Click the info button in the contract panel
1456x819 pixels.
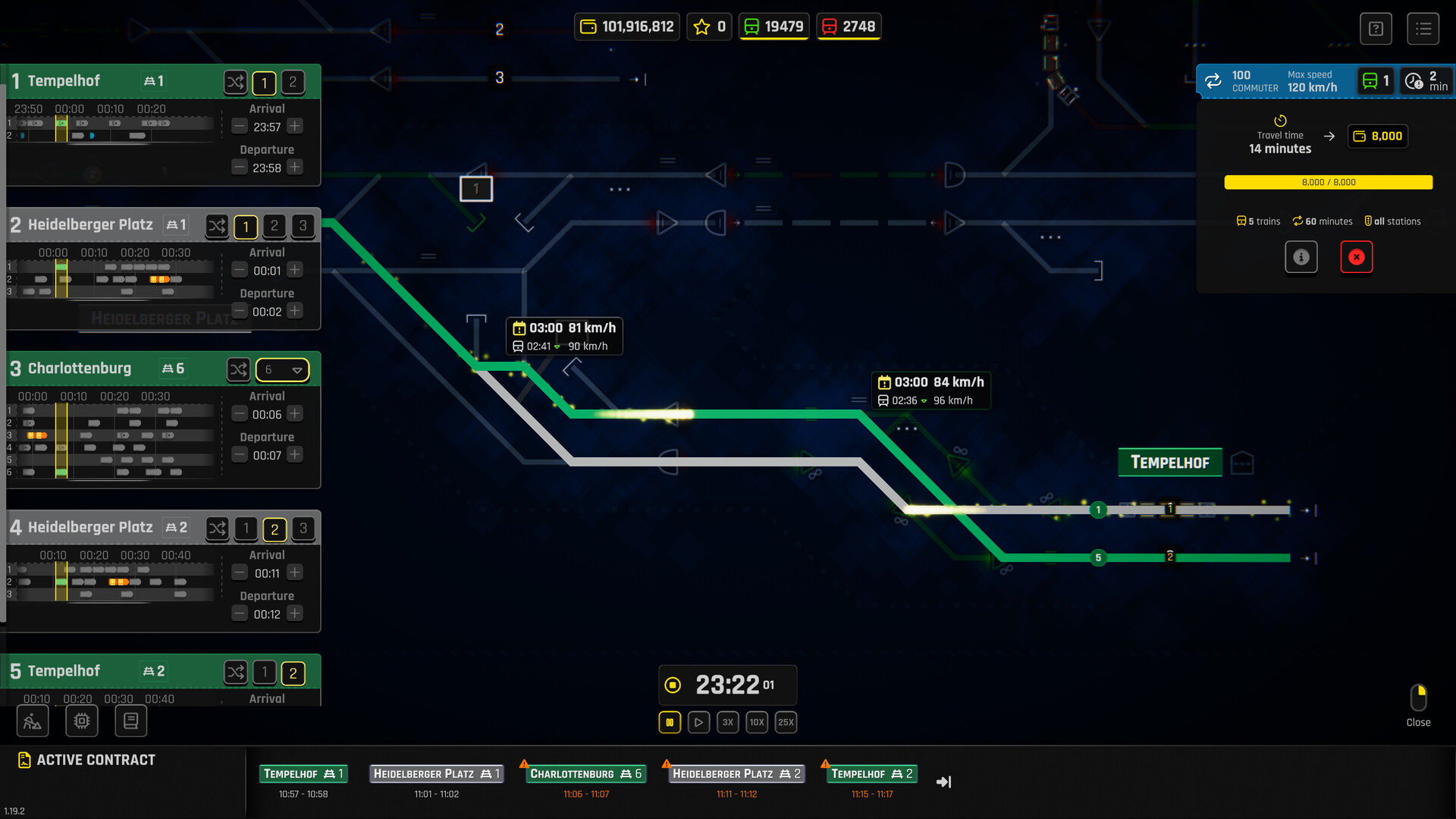click(1301, 257)
